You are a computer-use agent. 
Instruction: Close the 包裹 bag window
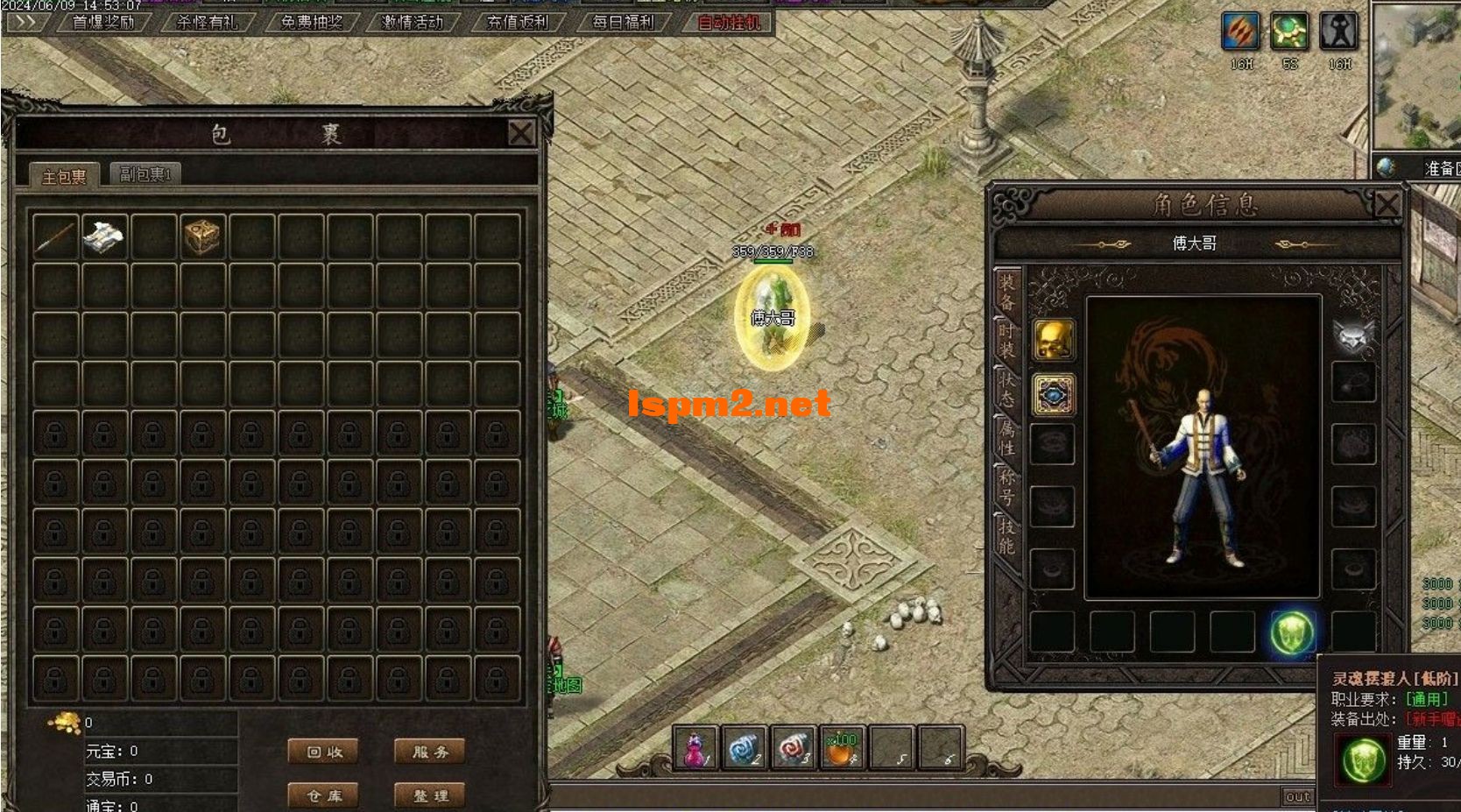pos(521,133)
